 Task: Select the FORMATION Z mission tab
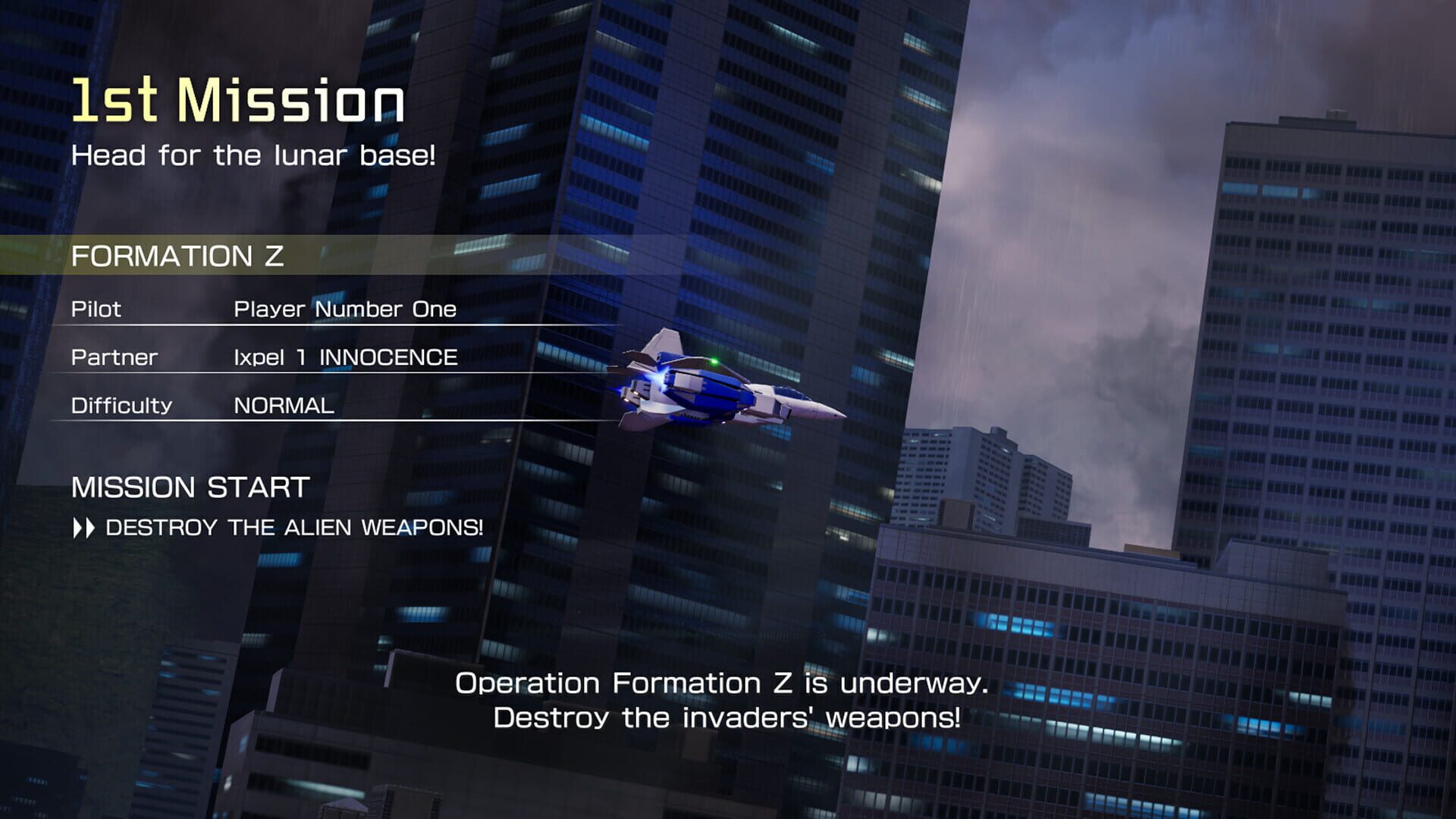(x=180, y=256)
